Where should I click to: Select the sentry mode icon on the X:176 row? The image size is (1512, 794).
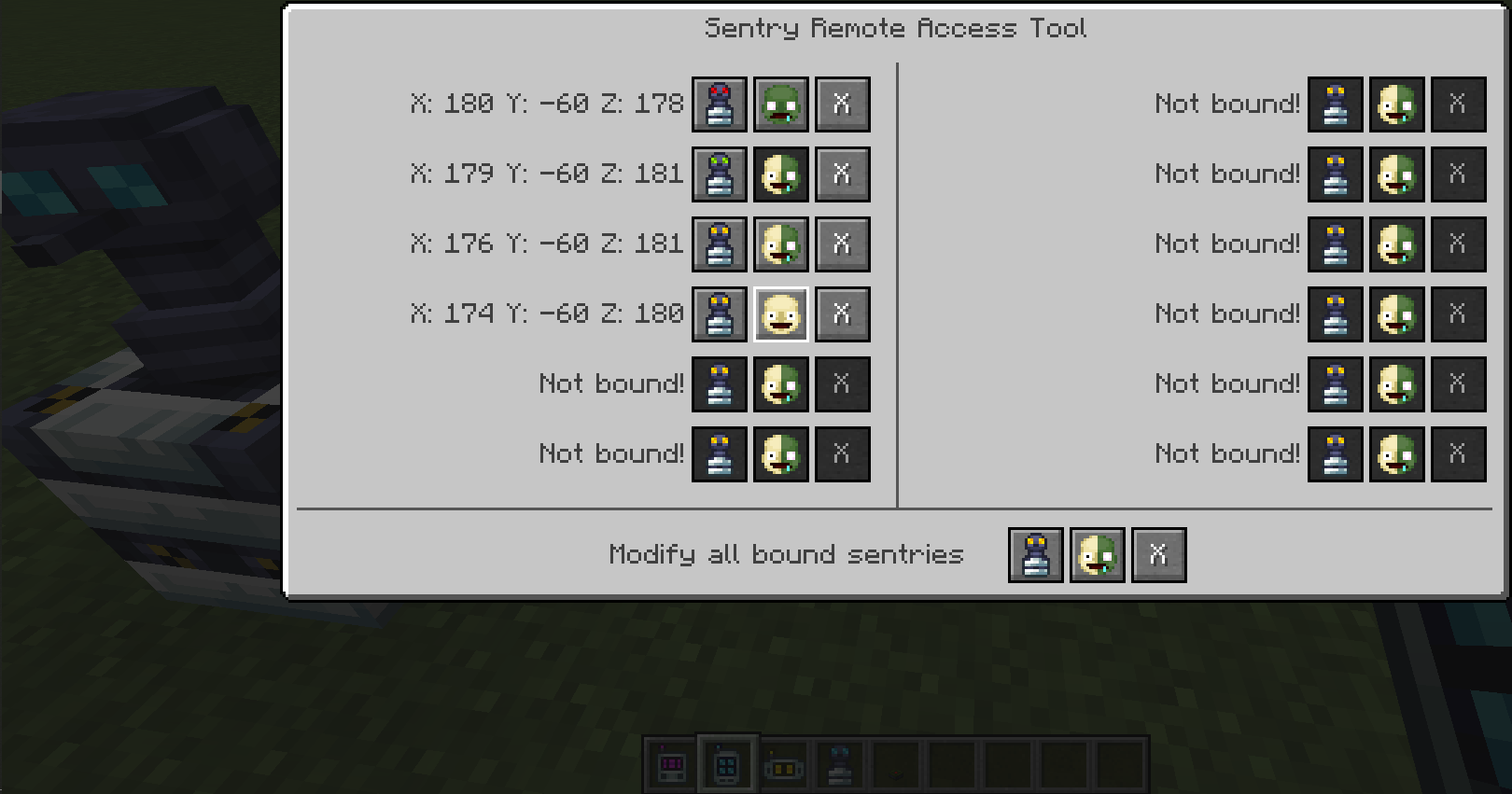[x=719, y=244]
